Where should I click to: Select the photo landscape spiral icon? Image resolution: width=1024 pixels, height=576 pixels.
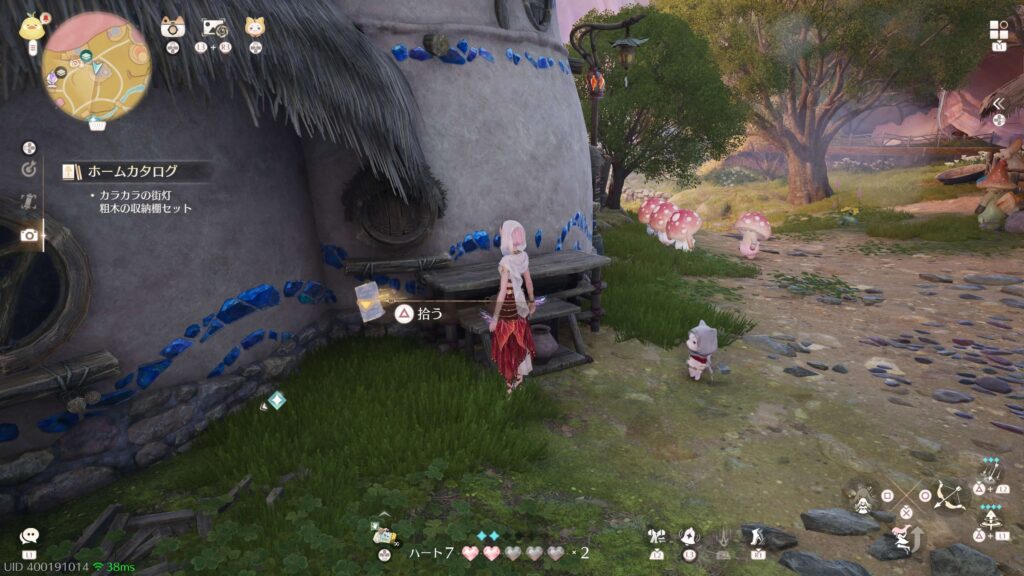215,28
